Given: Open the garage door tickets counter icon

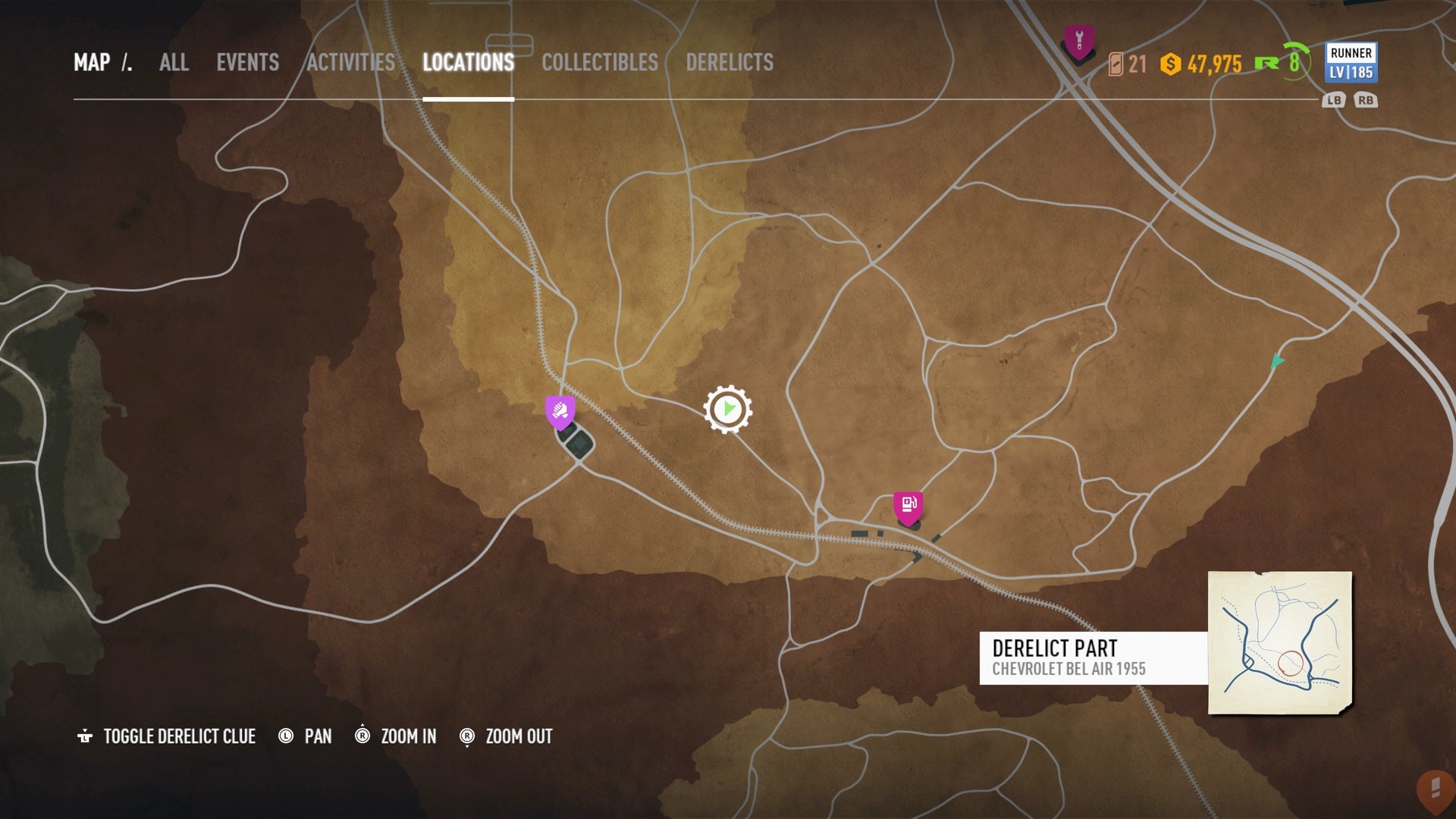Looking at the screenshot, I should [x=1114, y=66].
